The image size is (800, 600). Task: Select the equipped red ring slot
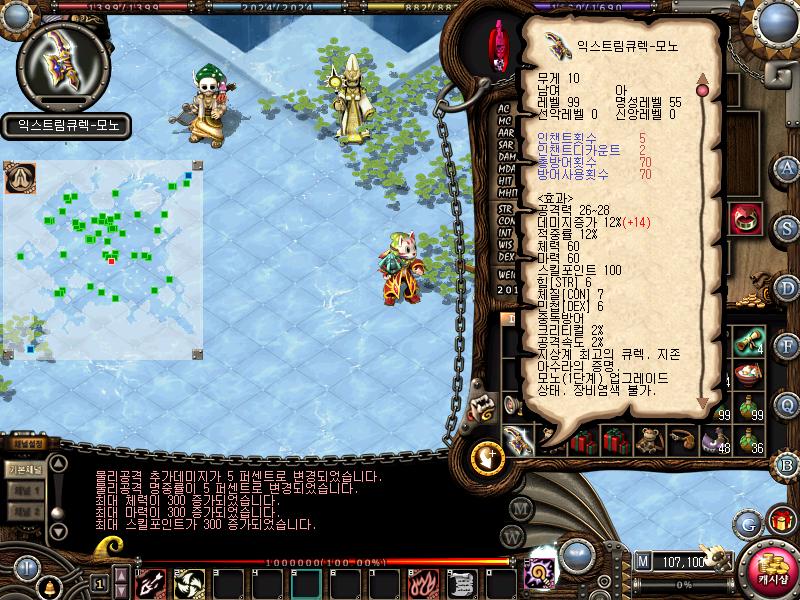point(743,219)
